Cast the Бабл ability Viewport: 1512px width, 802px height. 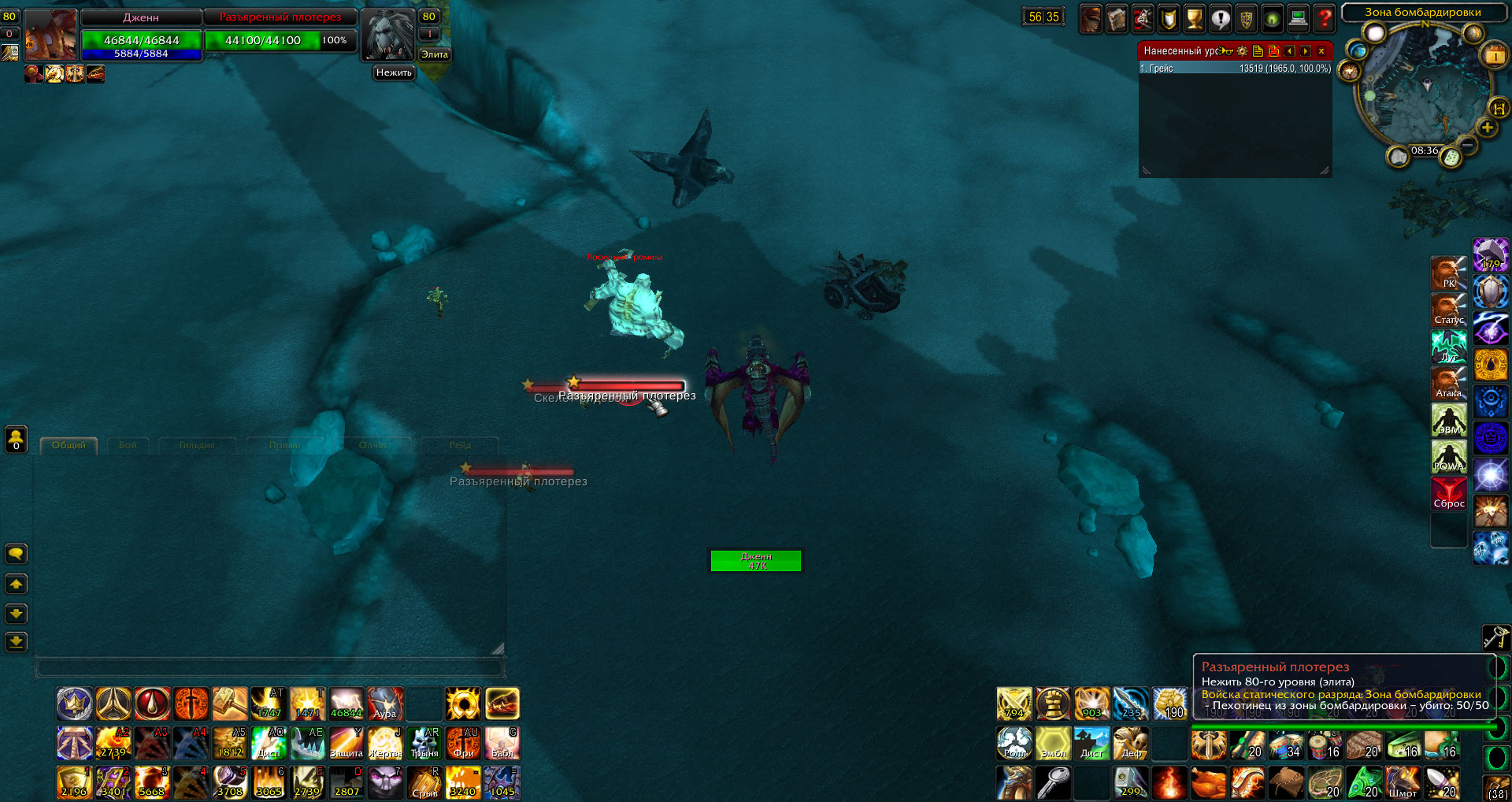(502, 743)
